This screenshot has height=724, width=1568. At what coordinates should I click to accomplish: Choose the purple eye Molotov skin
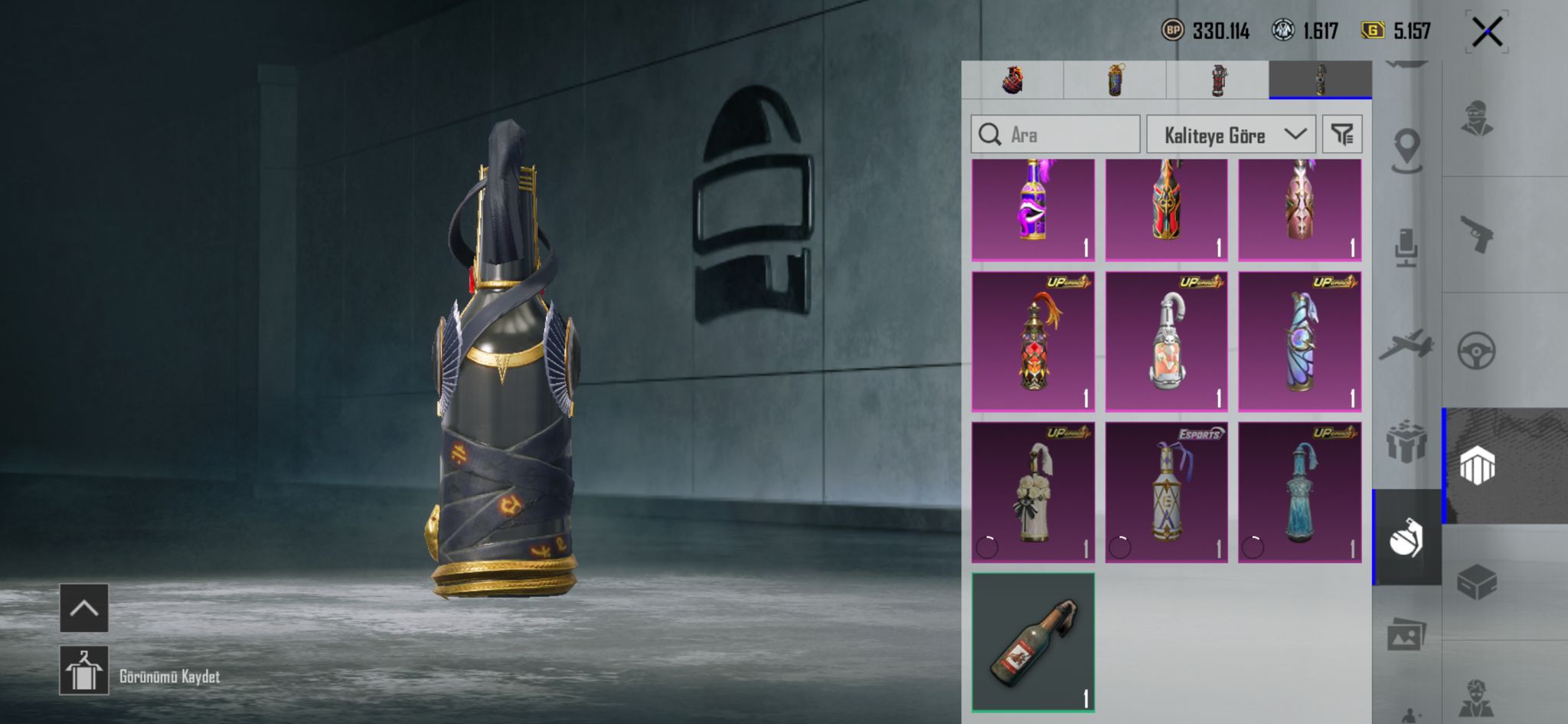click(x=1033, y=210)
